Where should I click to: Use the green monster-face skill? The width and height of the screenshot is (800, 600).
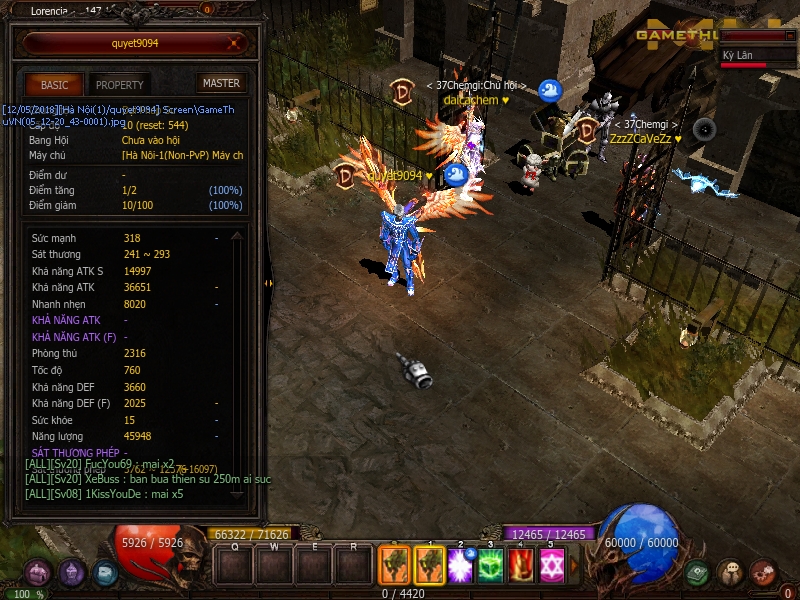(x=490, y=565)
